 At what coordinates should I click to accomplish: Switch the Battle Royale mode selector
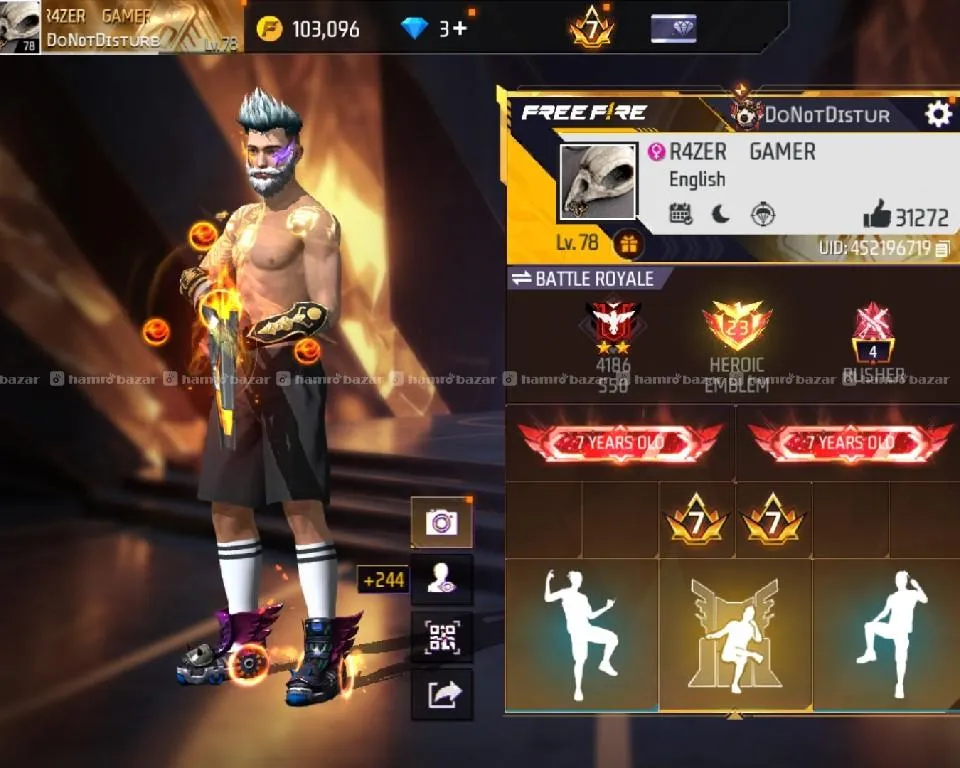point(582,279)
